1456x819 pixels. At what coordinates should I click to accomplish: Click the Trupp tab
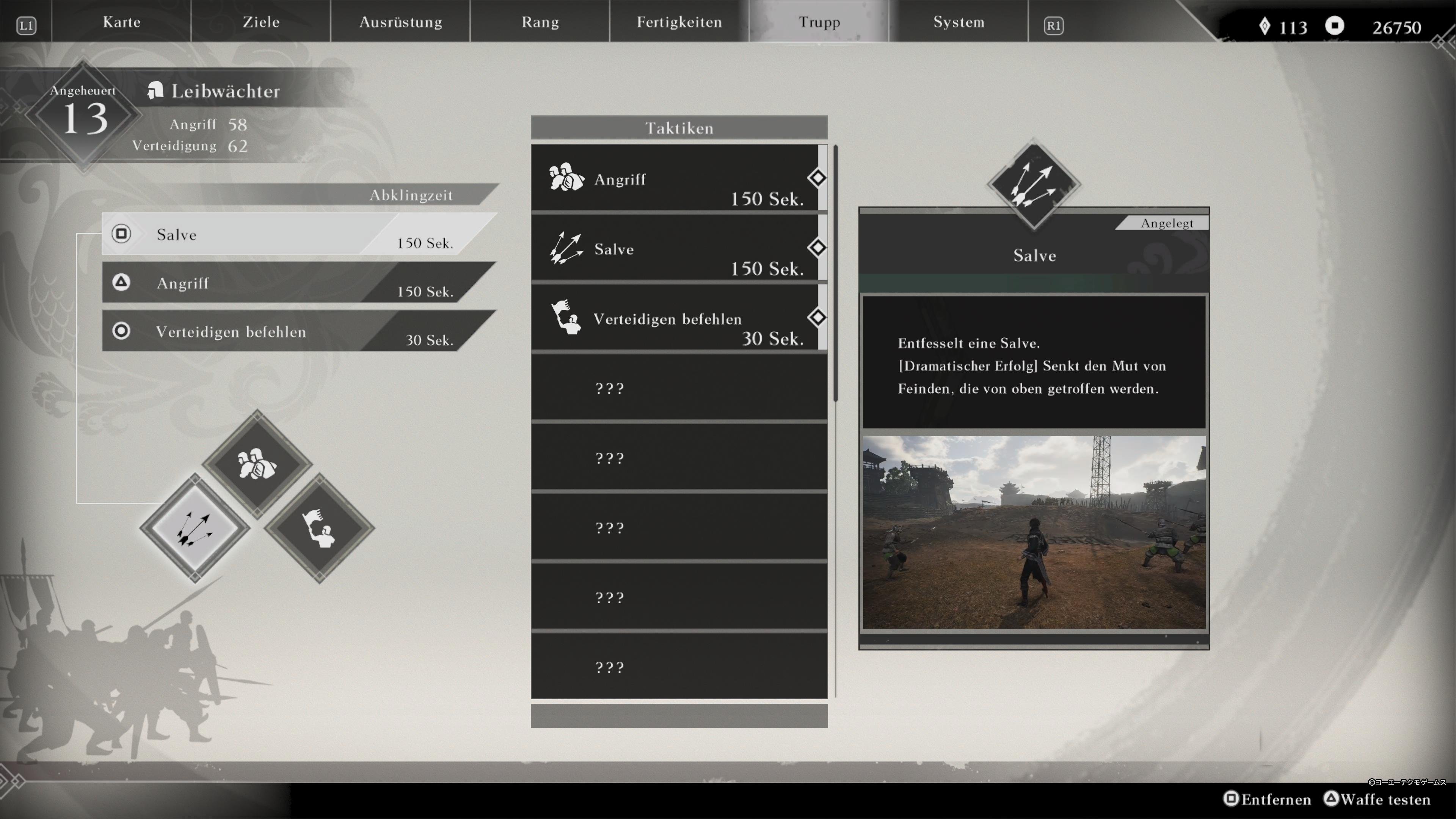(x=819, y=22)
